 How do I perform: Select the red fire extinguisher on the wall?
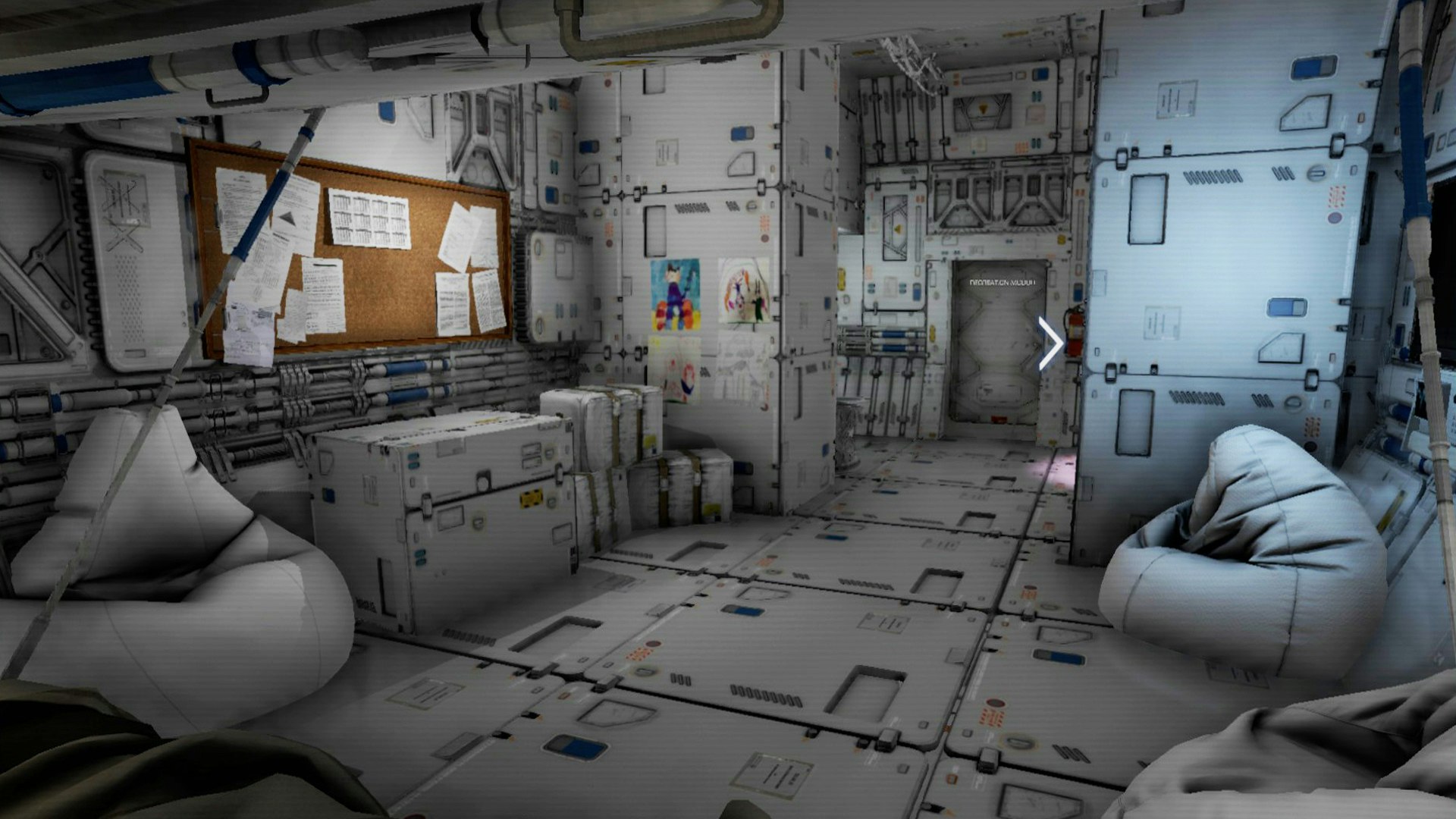tap(1075, 334)
